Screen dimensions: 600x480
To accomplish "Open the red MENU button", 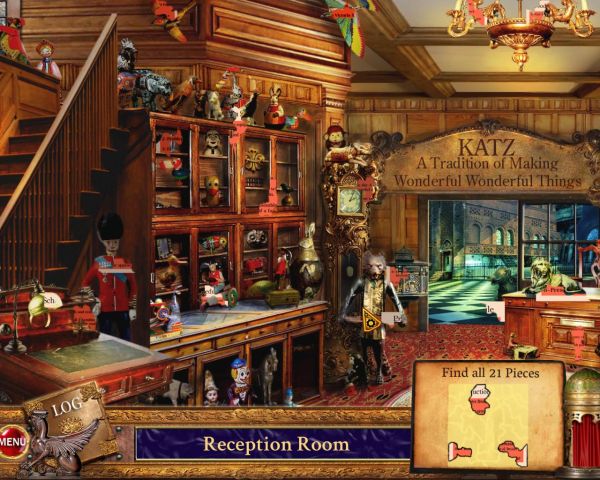I will [x=13, y=440].
